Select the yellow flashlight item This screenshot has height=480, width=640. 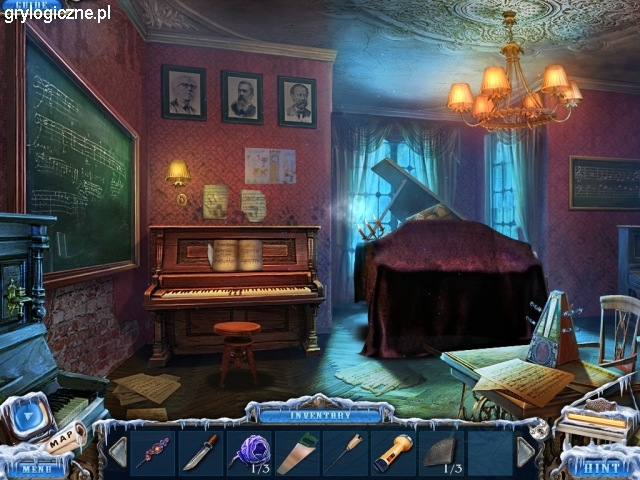click(x=392, y=453)
